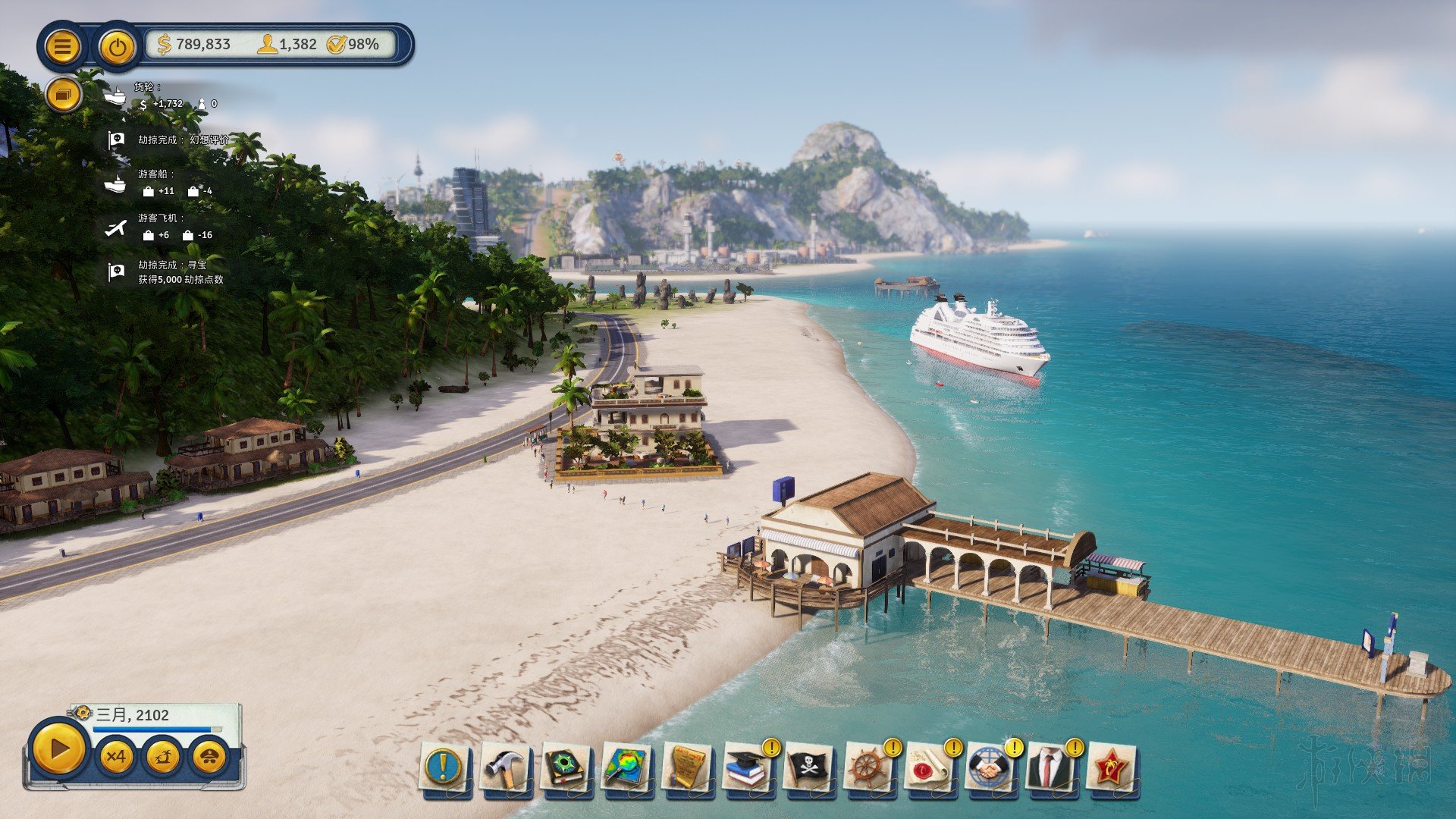
Task: Open the gear settings beside the date
Action: pyautogui.click(x=82, y=713)
